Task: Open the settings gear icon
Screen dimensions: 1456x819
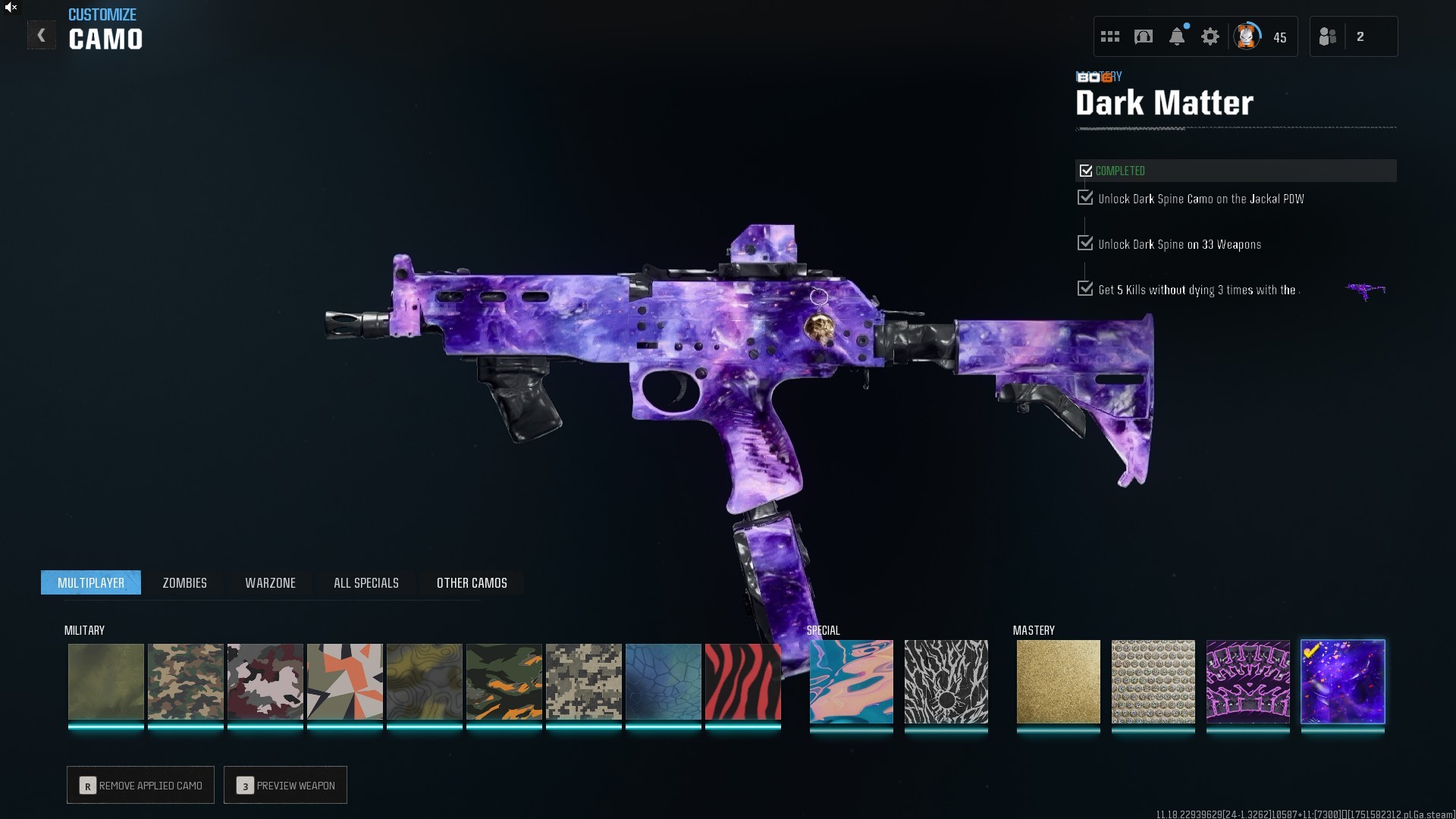Action: (x=1210, y=36)
